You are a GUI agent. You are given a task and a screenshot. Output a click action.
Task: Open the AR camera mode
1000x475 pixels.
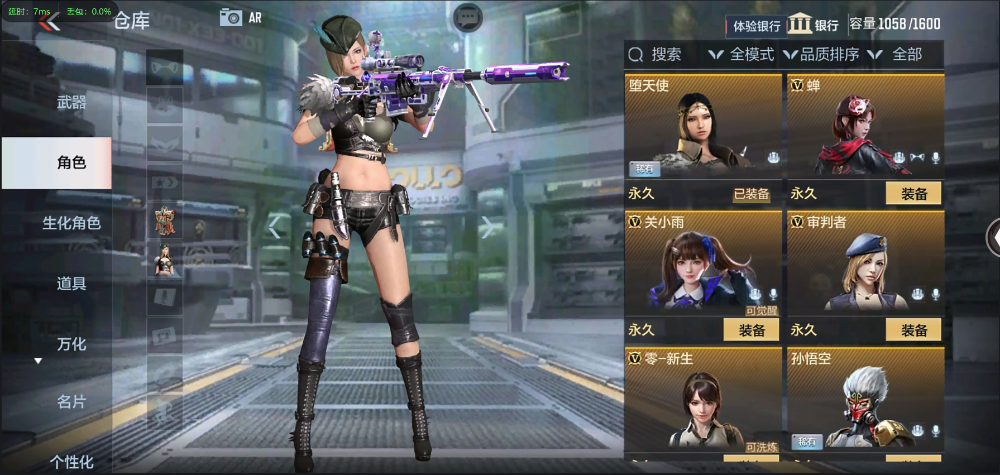pyautogui.click(x=240, y=17)
